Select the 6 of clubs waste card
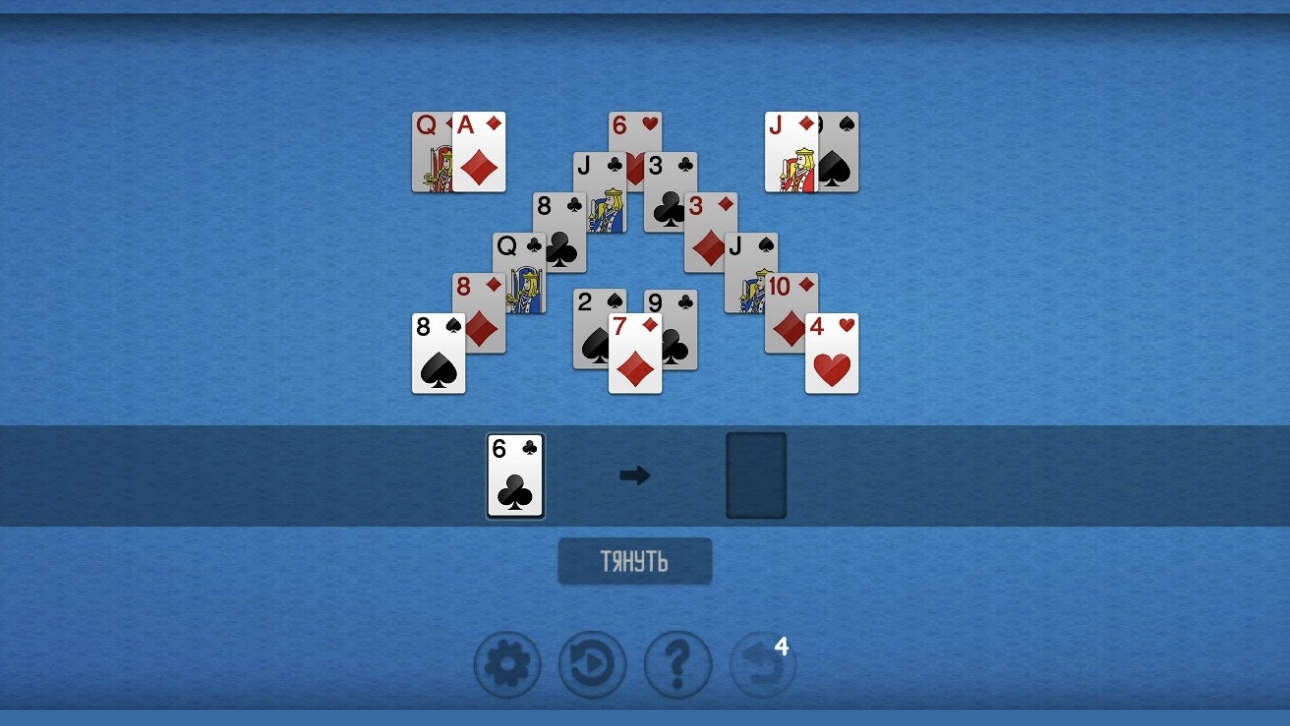This screenshot has height=726, width=1290. coord(514,476)
